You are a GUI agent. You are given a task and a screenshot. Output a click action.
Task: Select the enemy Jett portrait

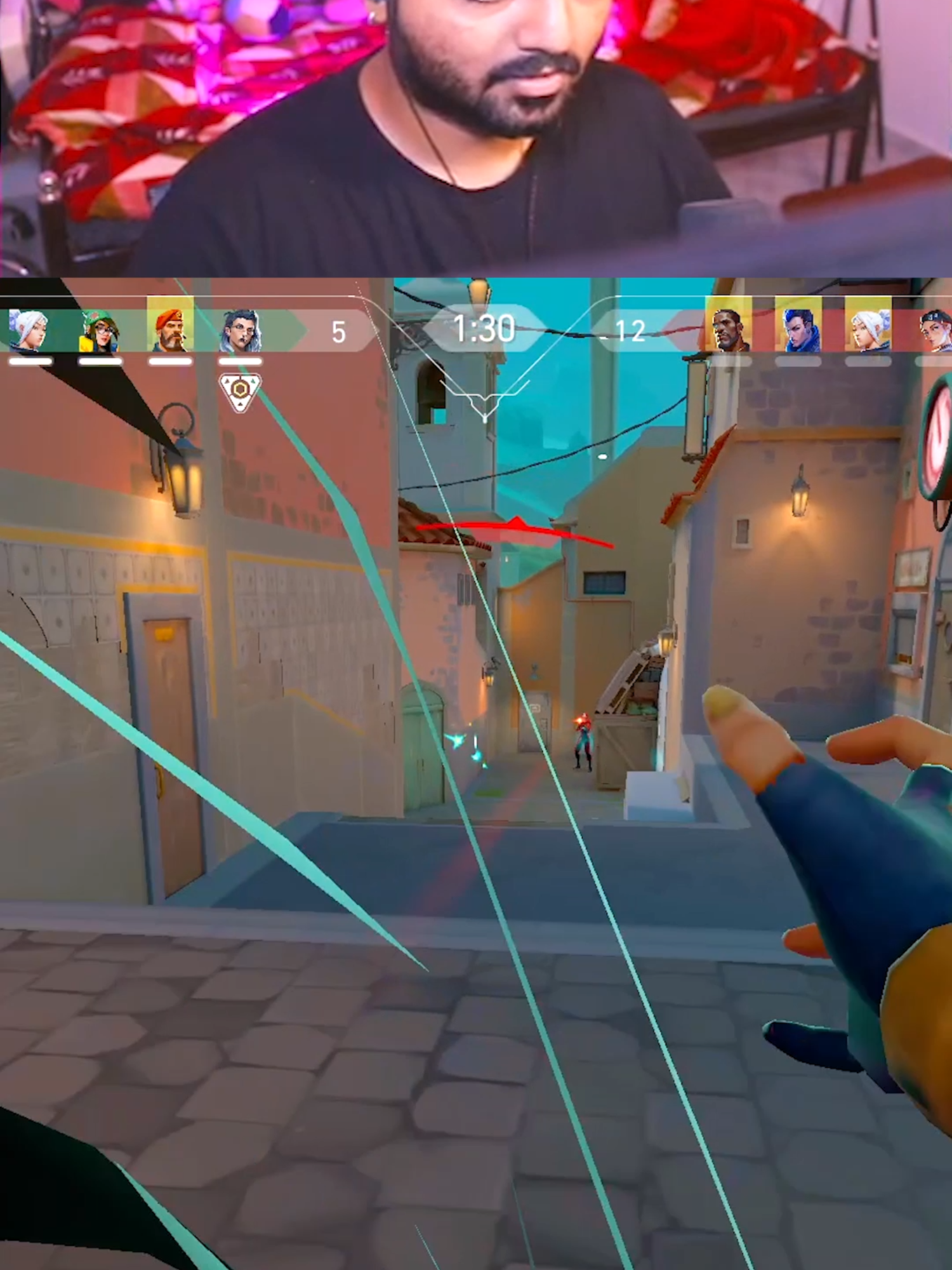[869, 329]
